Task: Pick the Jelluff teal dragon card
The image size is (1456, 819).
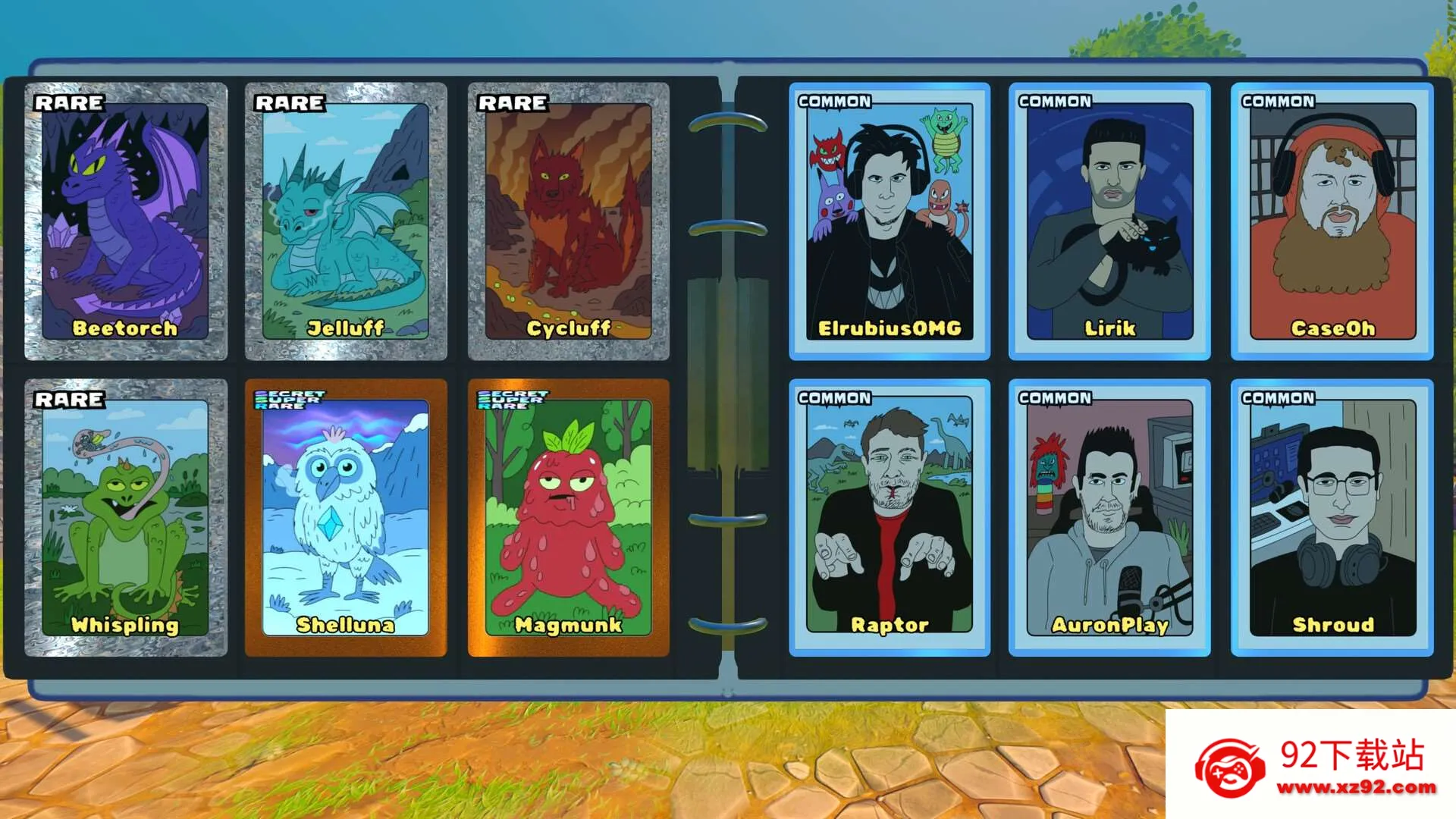Action: tap(346, 221)
